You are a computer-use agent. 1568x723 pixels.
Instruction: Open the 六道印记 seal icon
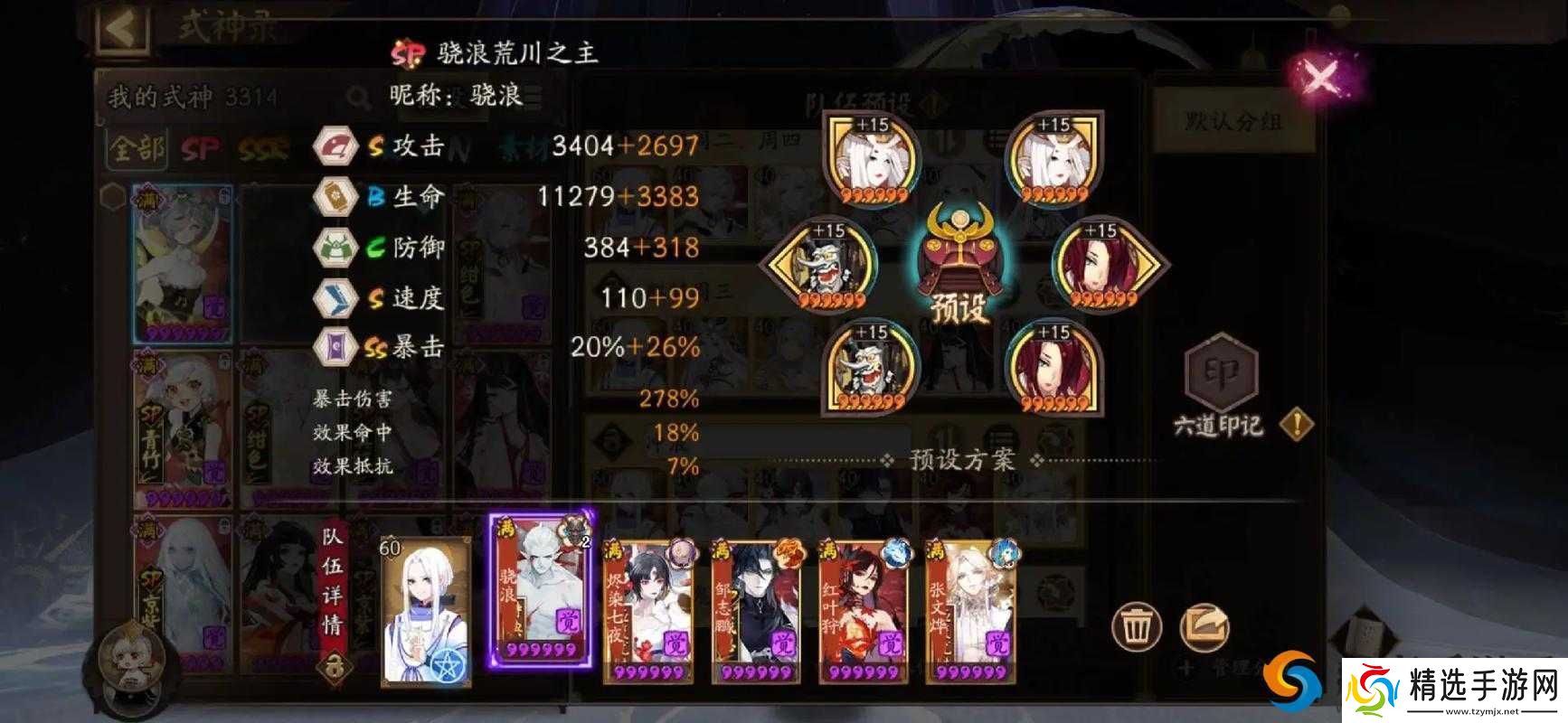1220,373
